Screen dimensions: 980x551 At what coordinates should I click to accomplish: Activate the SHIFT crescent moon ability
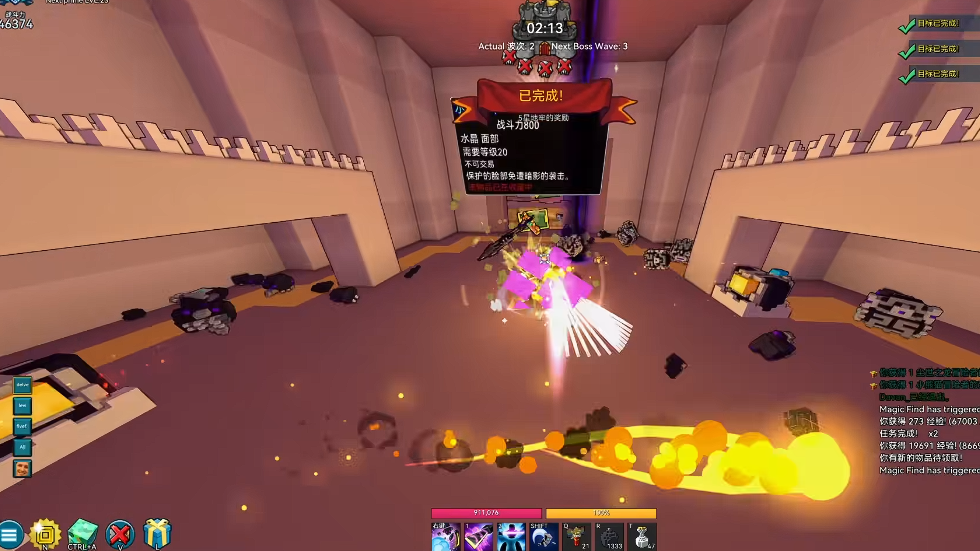[x=544, y=536]
